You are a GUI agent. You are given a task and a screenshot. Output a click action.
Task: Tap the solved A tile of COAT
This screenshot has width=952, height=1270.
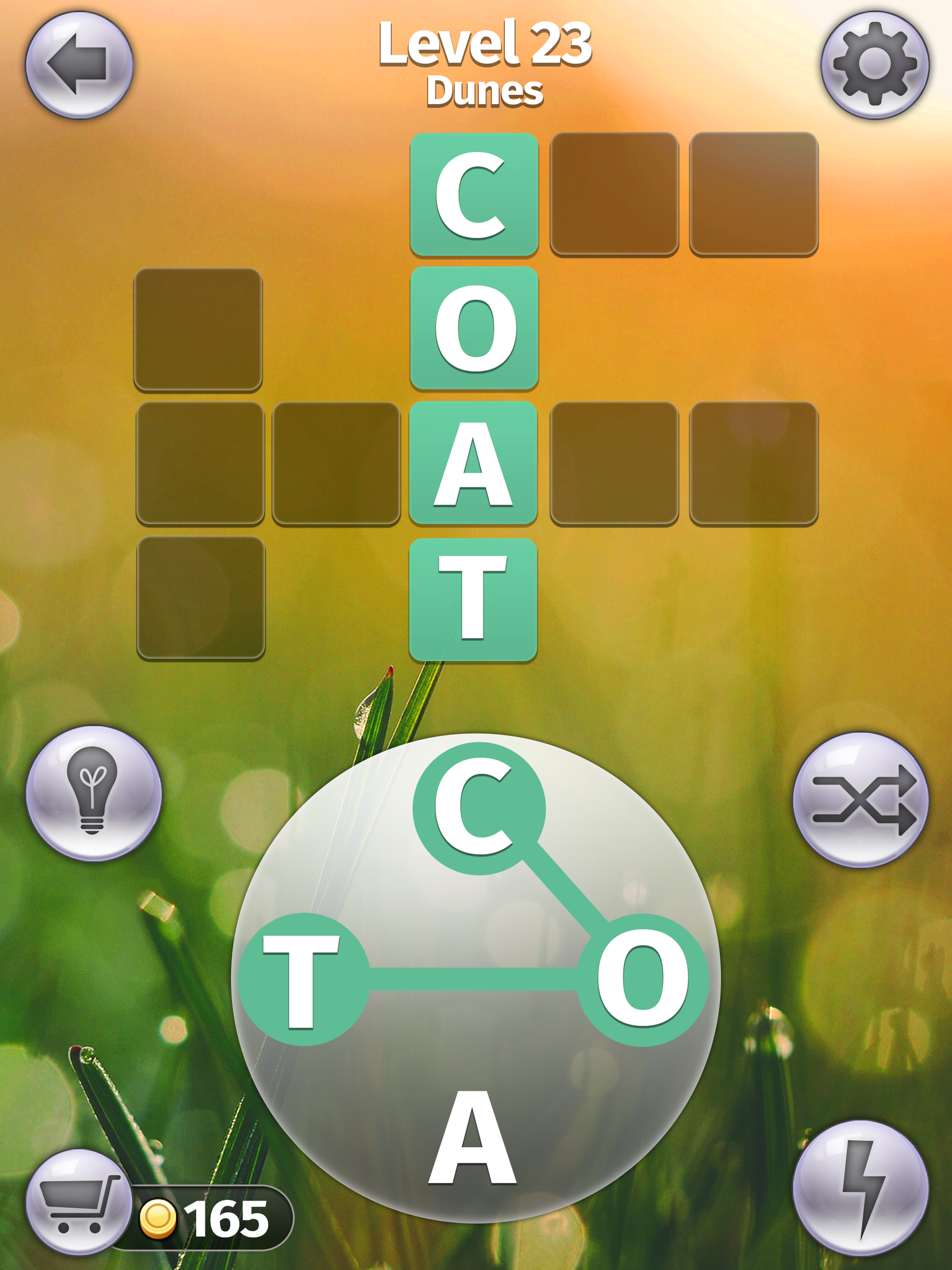[474, 462]
